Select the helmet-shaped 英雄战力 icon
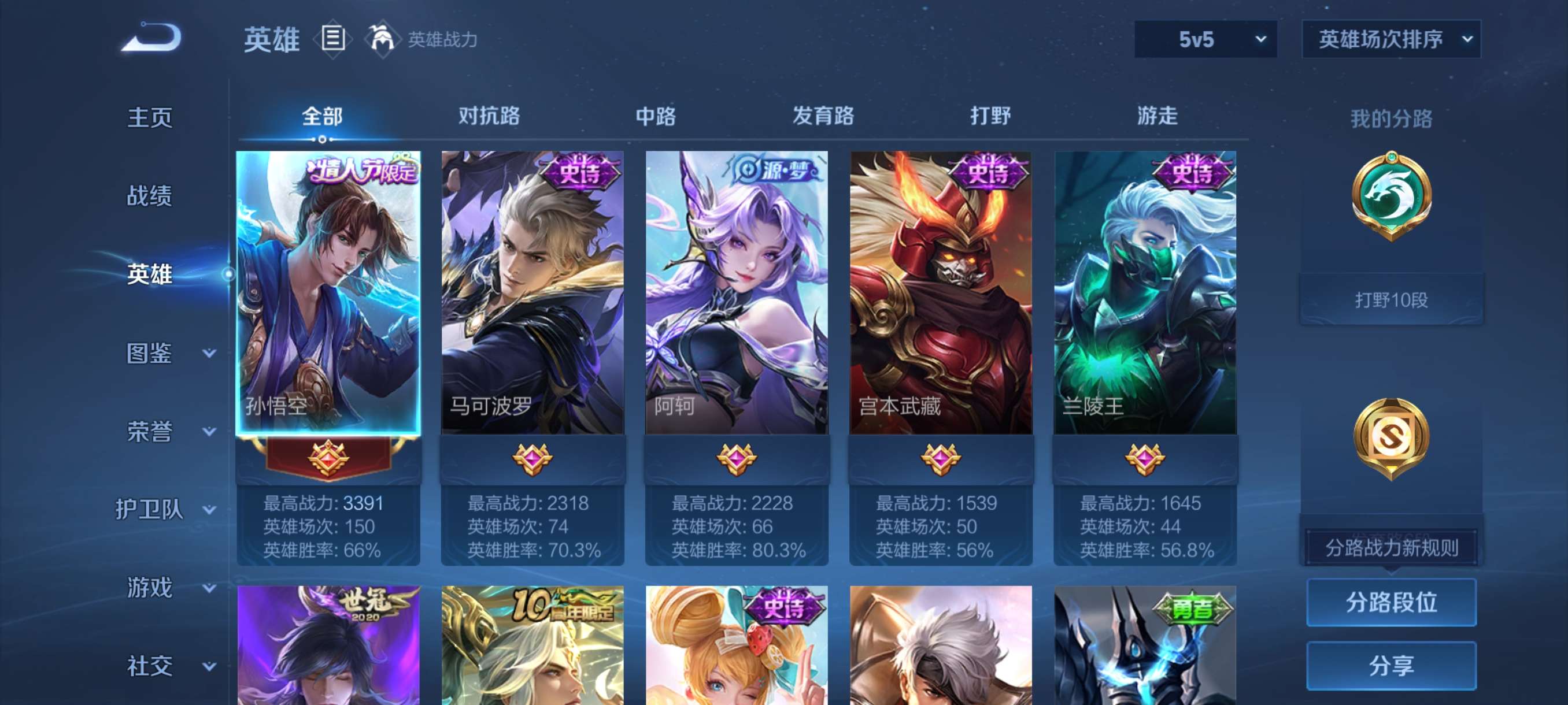 click(382, 38)
